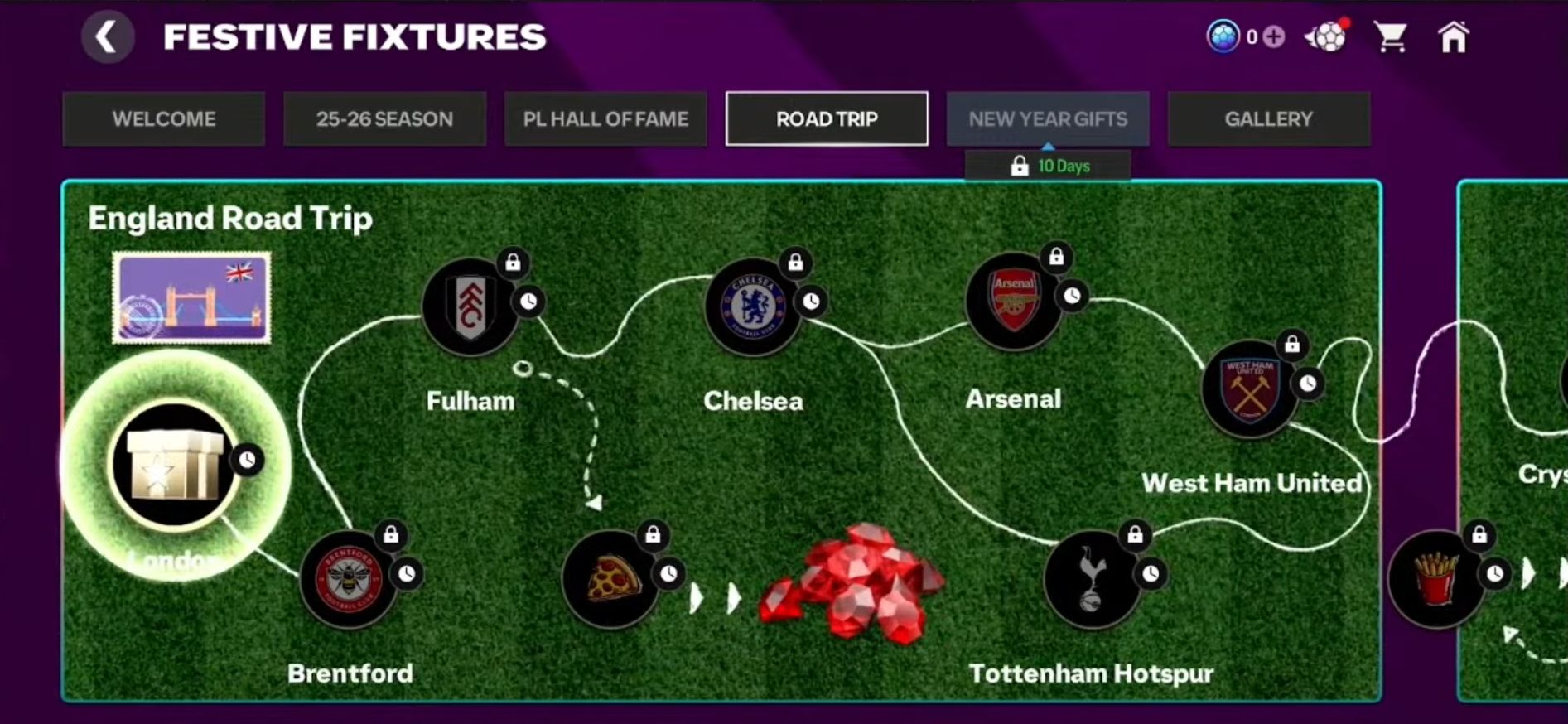Open the New Year Gifts tab
1568x724 pixels.
click(x=1048, y=119)
